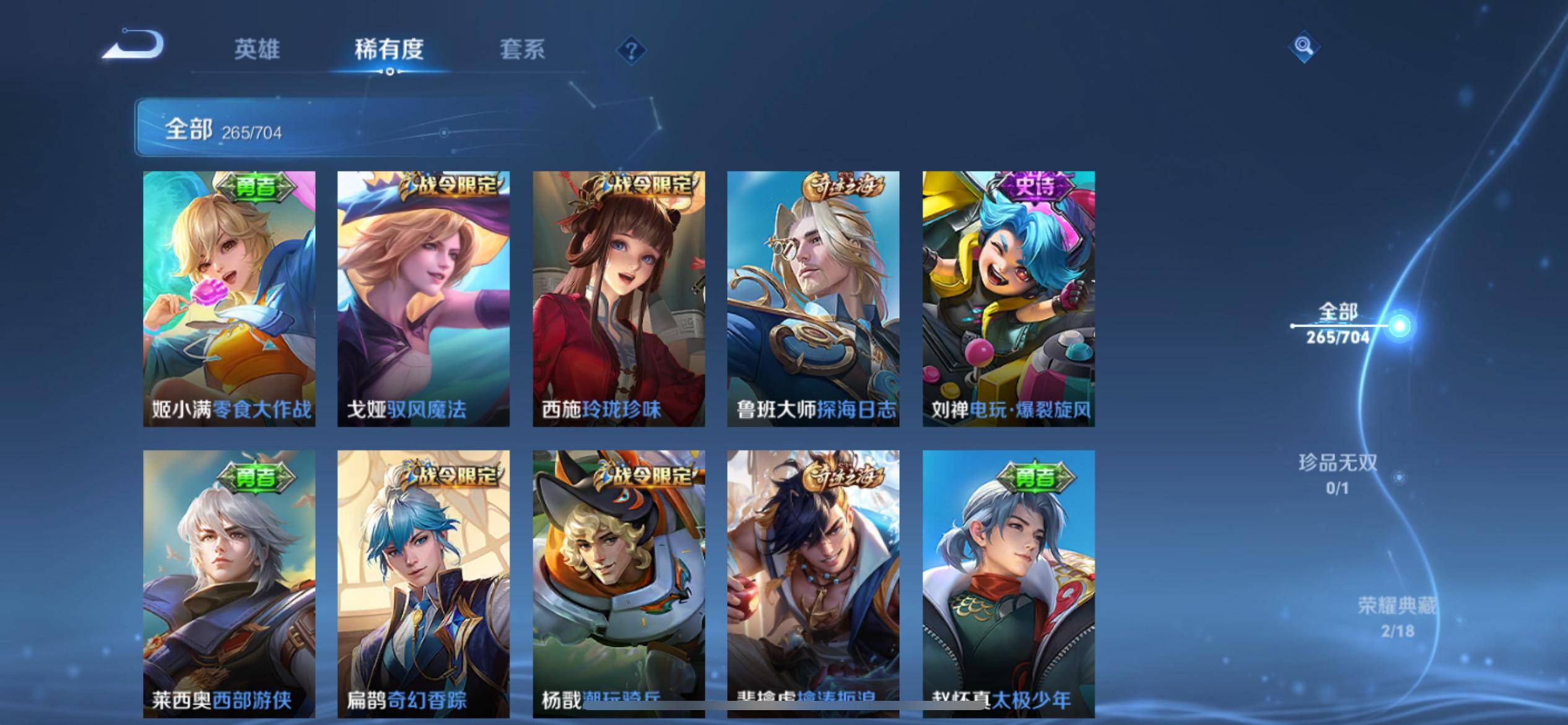Select 莱西奥 西部游侠 skin card
The image size is (1568, 725).
pyautogui.click(x=229, y=582)
